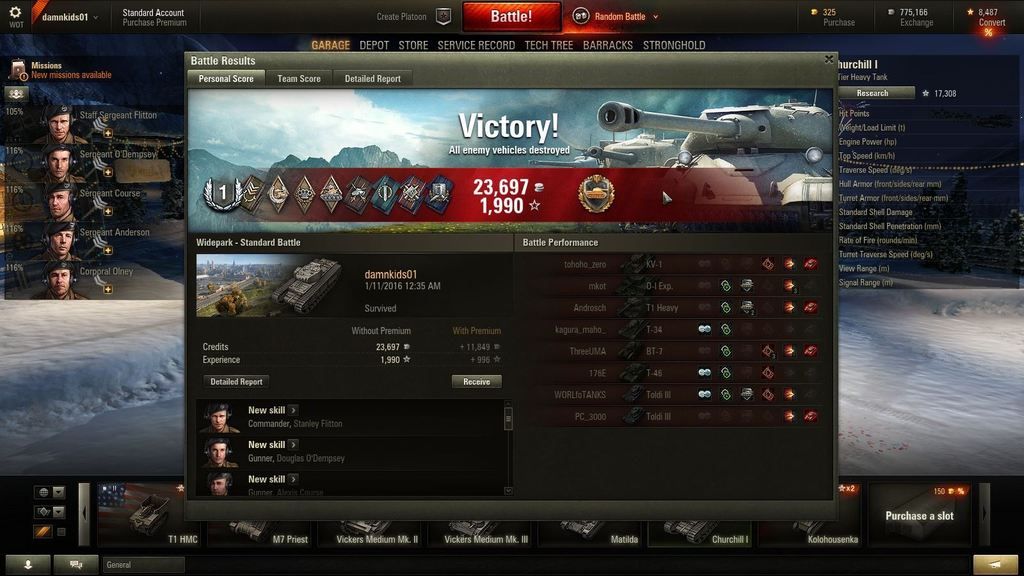Open the TECH TREE

[549, 45]
